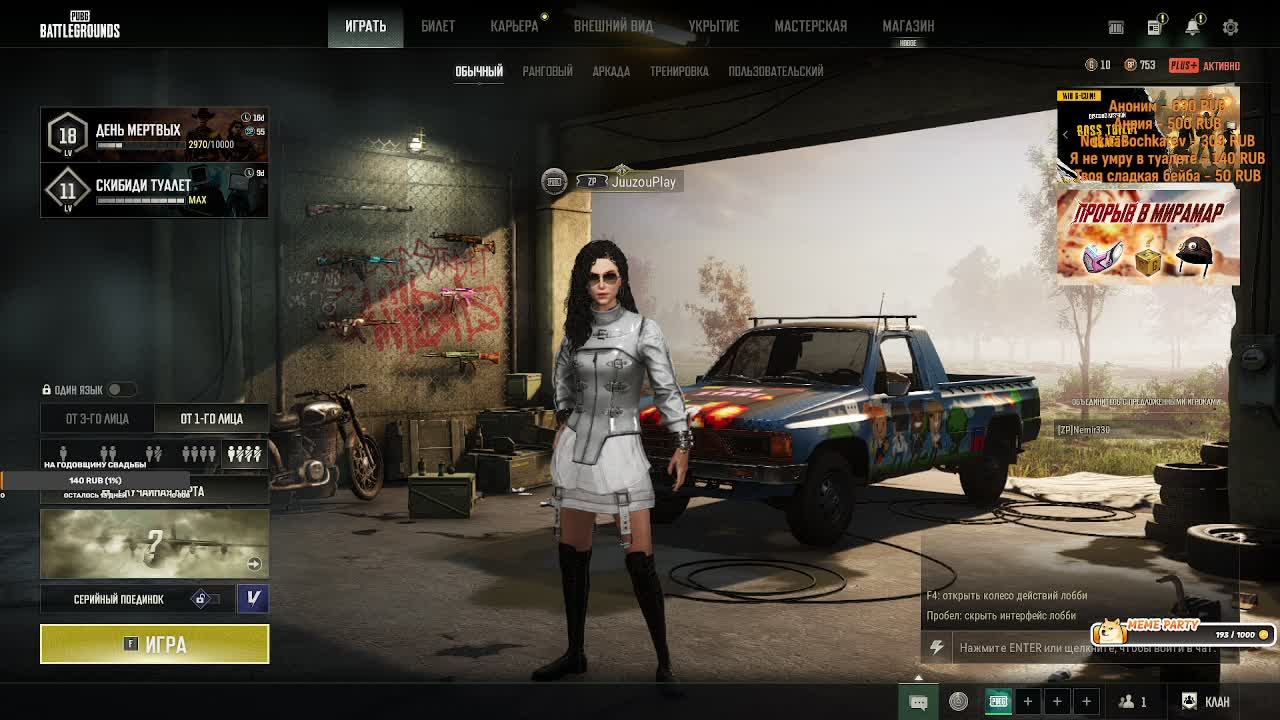Start a match with the ИГРА button

pos(155,644)
